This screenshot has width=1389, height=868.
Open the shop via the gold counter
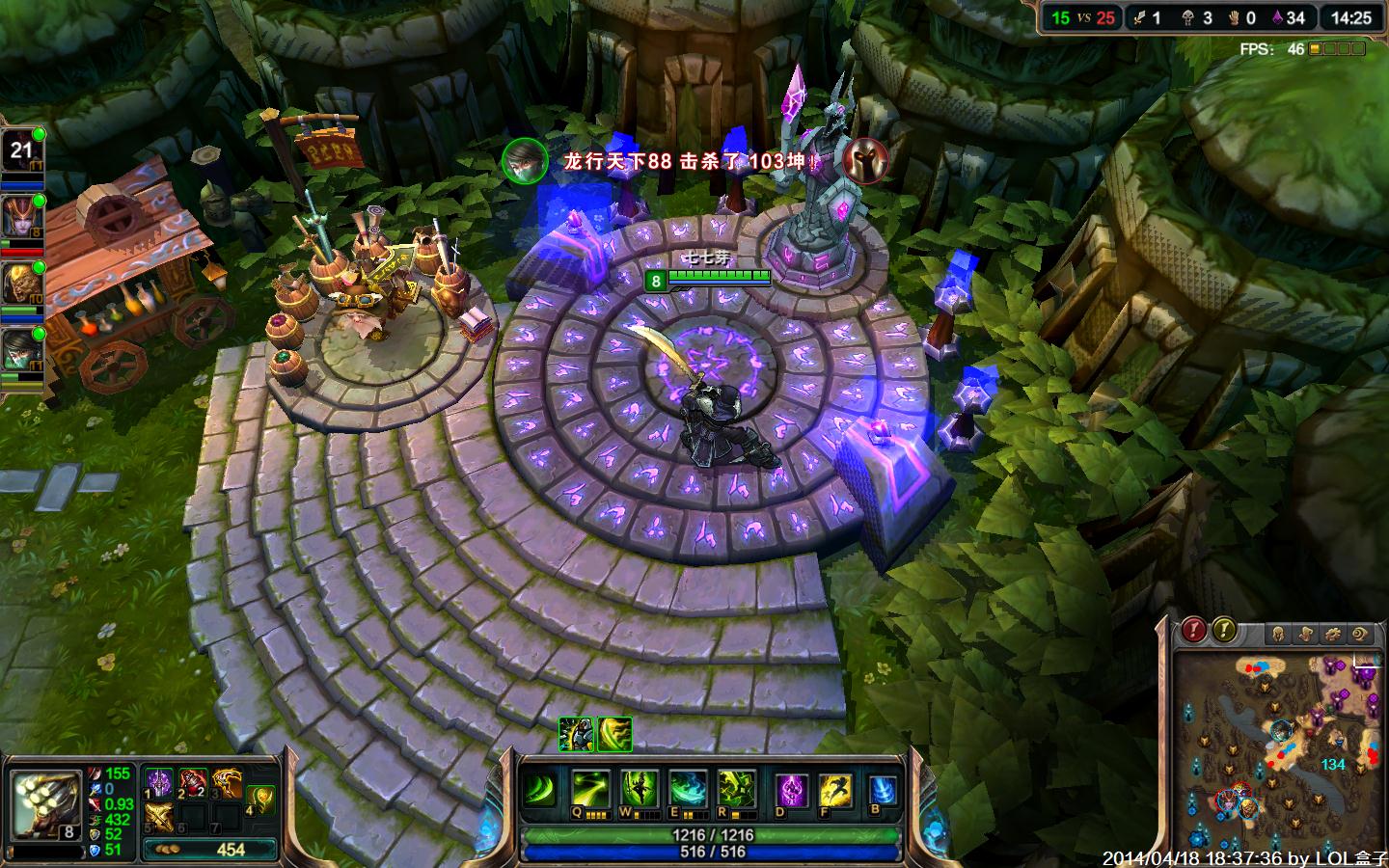point(210,850)
